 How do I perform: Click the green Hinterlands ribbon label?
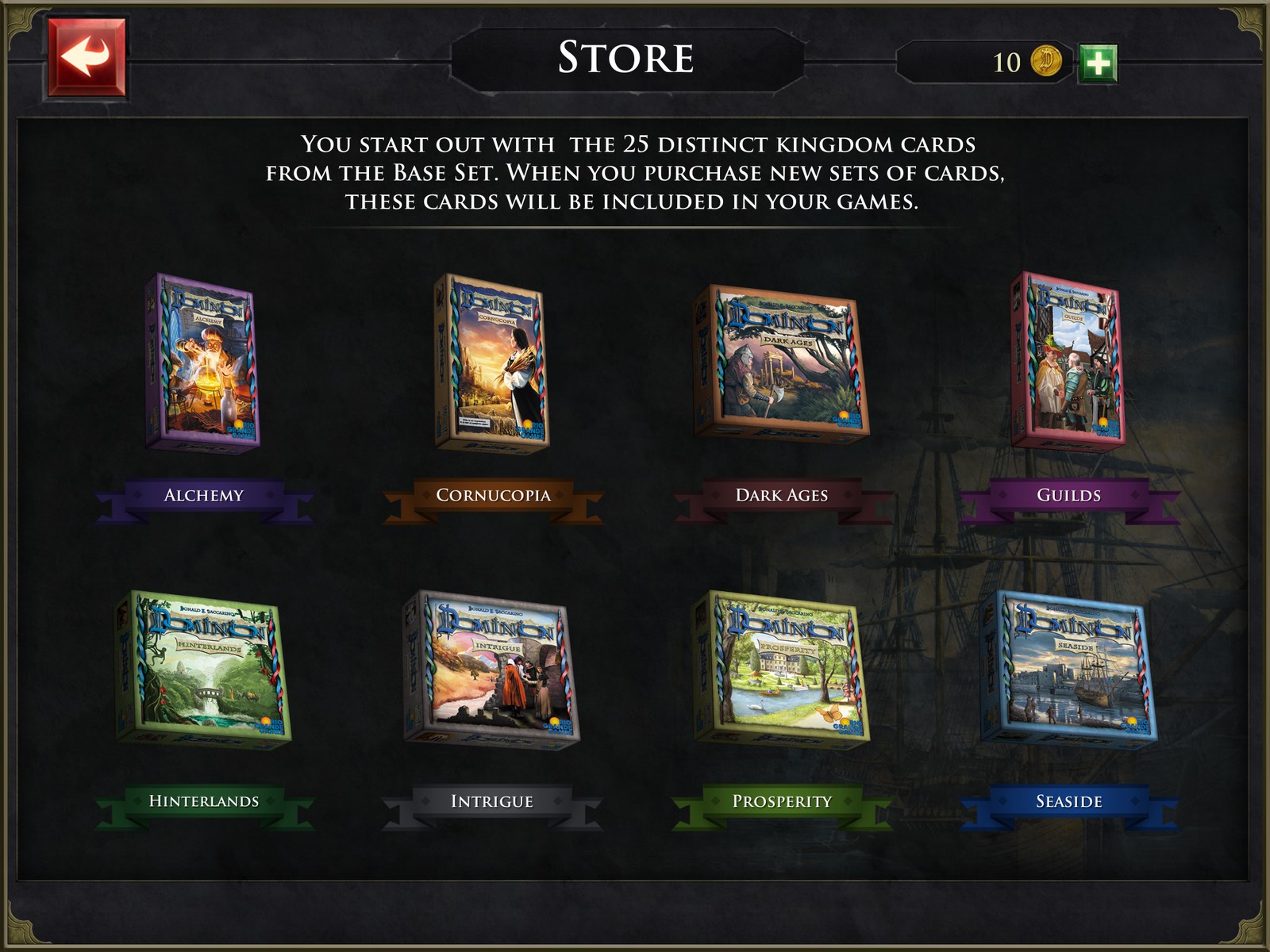pyautogui.click(x=204, y=801)
